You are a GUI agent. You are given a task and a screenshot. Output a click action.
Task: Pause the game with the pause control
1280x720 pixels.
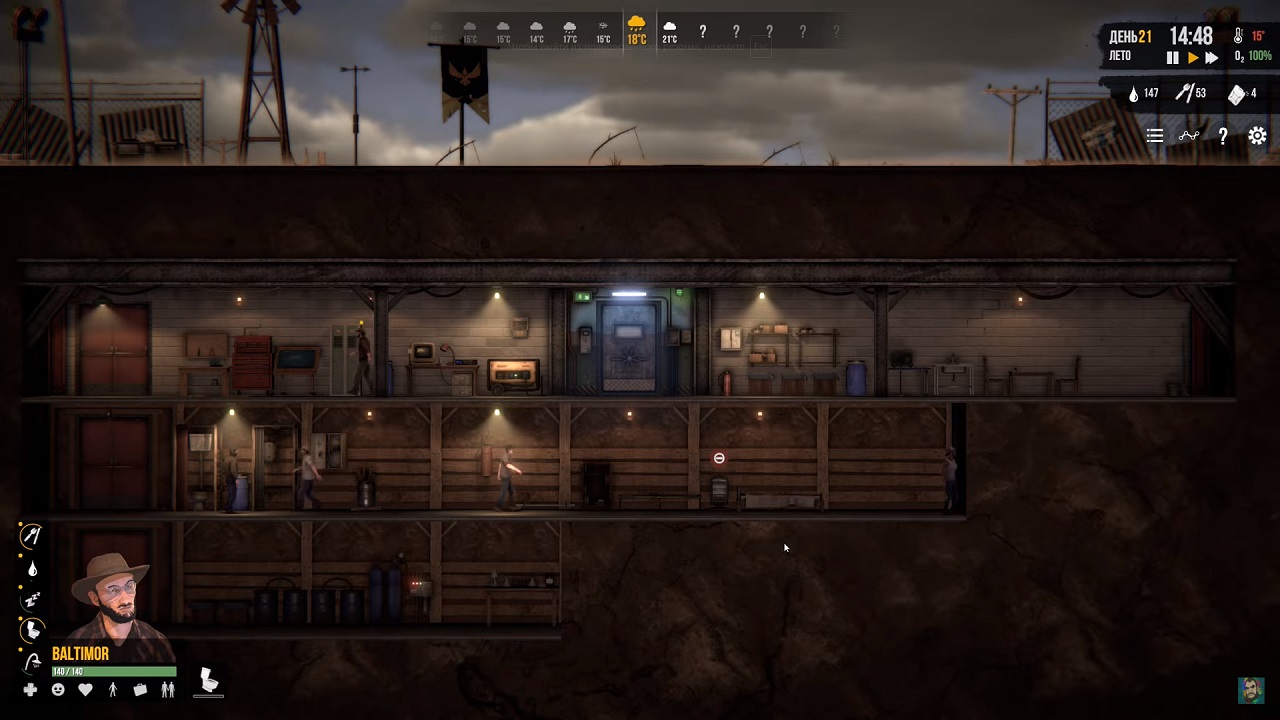tap(1173, 57)
